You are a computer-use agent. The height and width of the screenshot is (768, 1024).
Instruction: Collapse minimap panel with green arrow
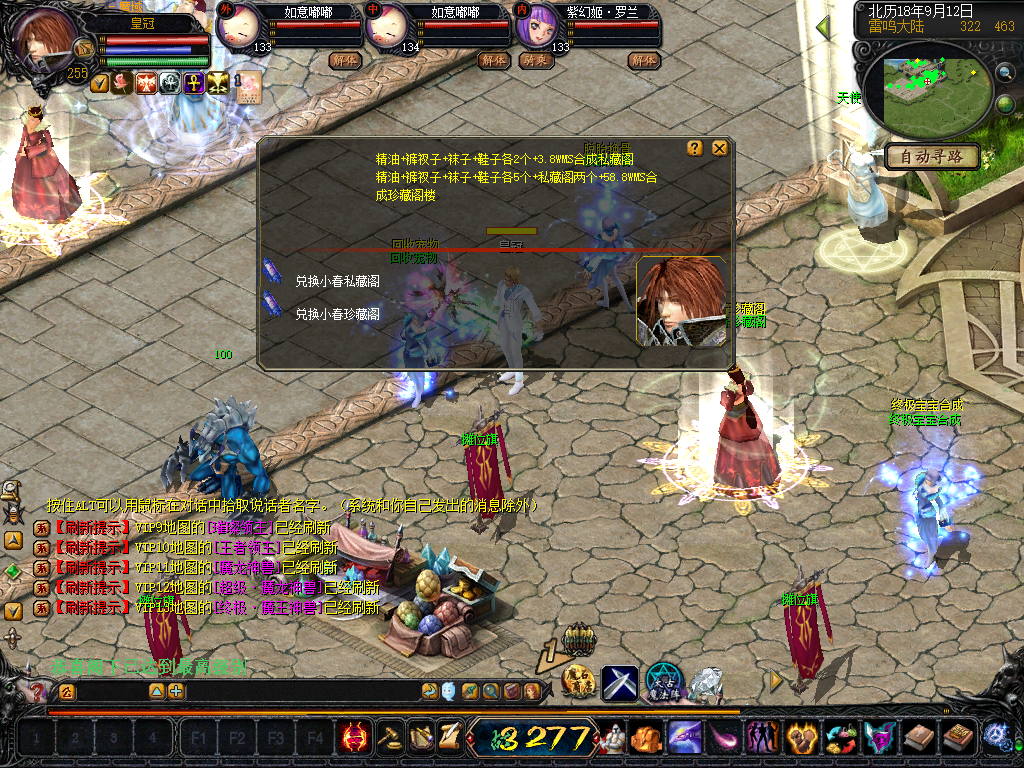823,28
